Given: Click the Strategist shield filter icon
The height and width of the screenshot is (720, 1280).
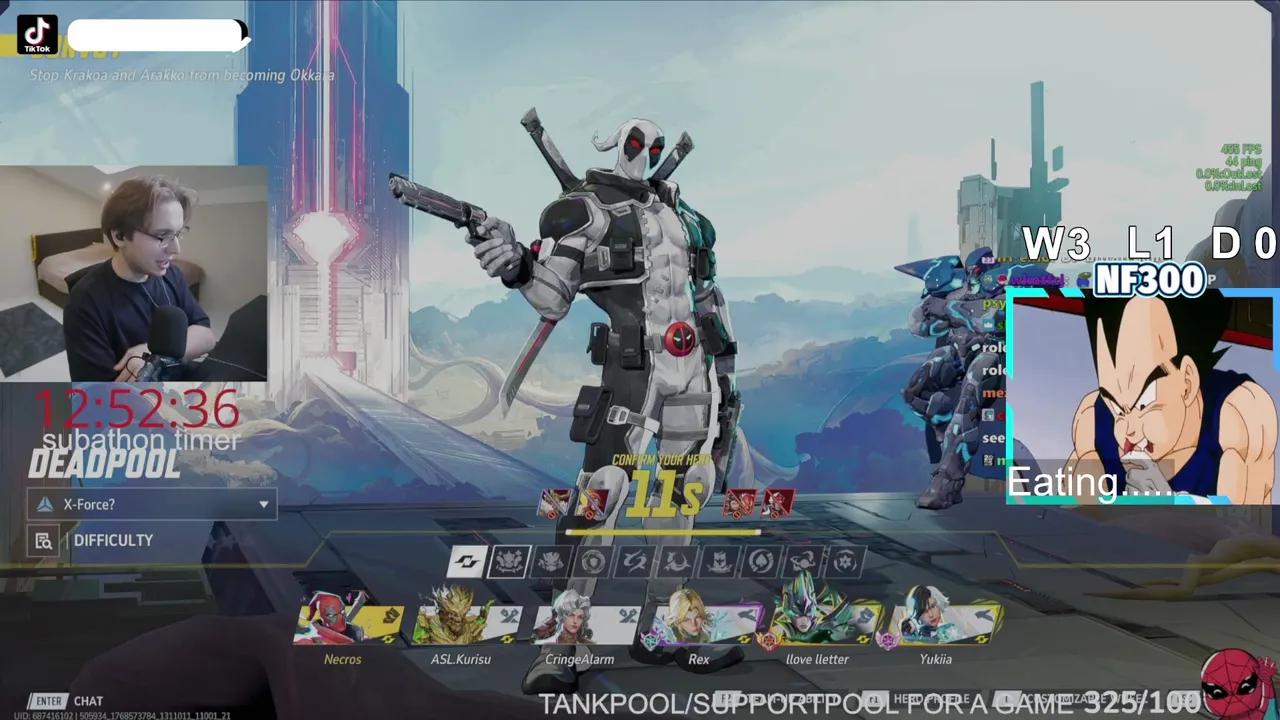Looking at the screenshot, I should coord(593,560).
